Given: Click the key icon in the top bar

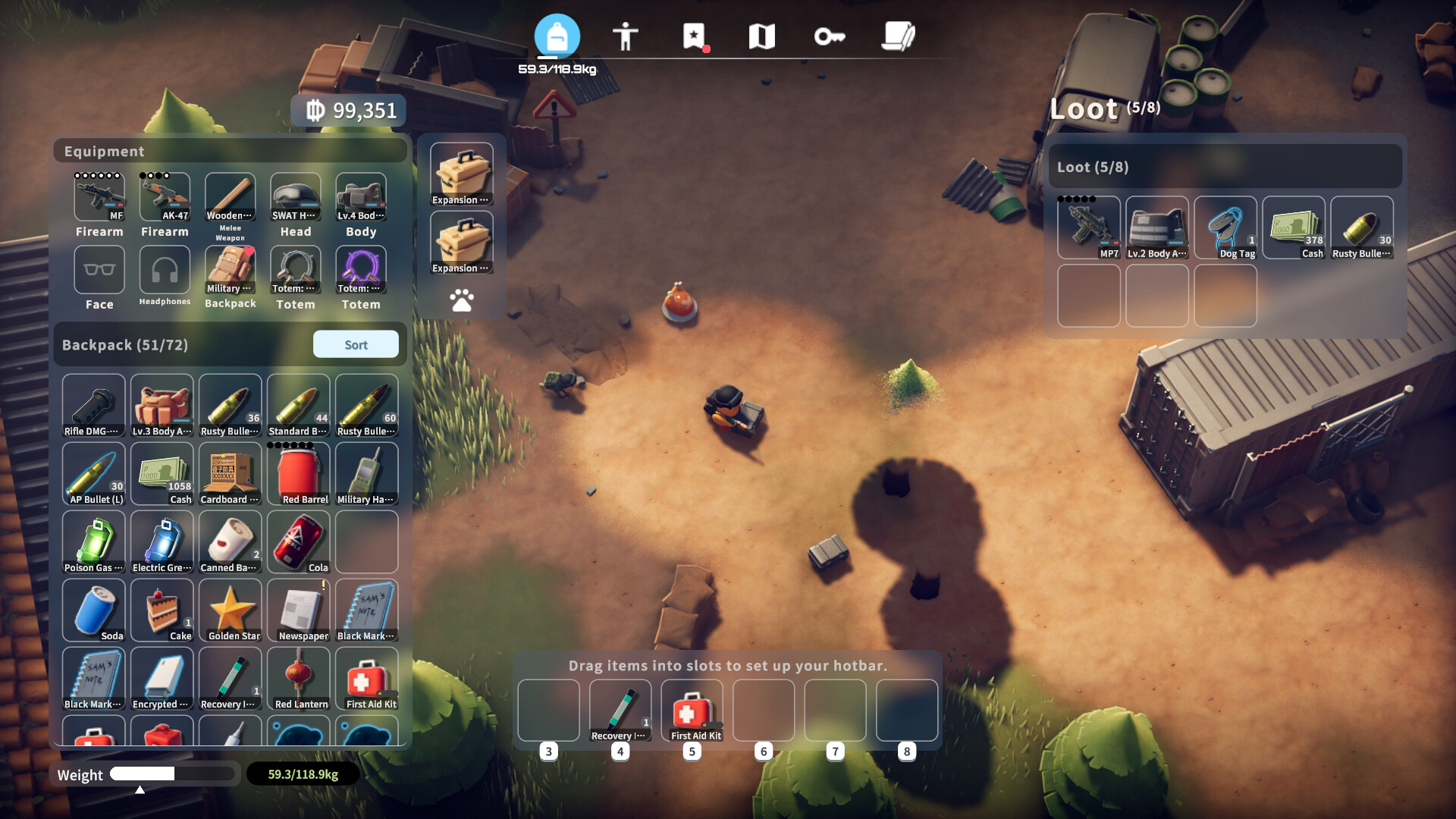Looking at the screenshot, I should 831,36.
